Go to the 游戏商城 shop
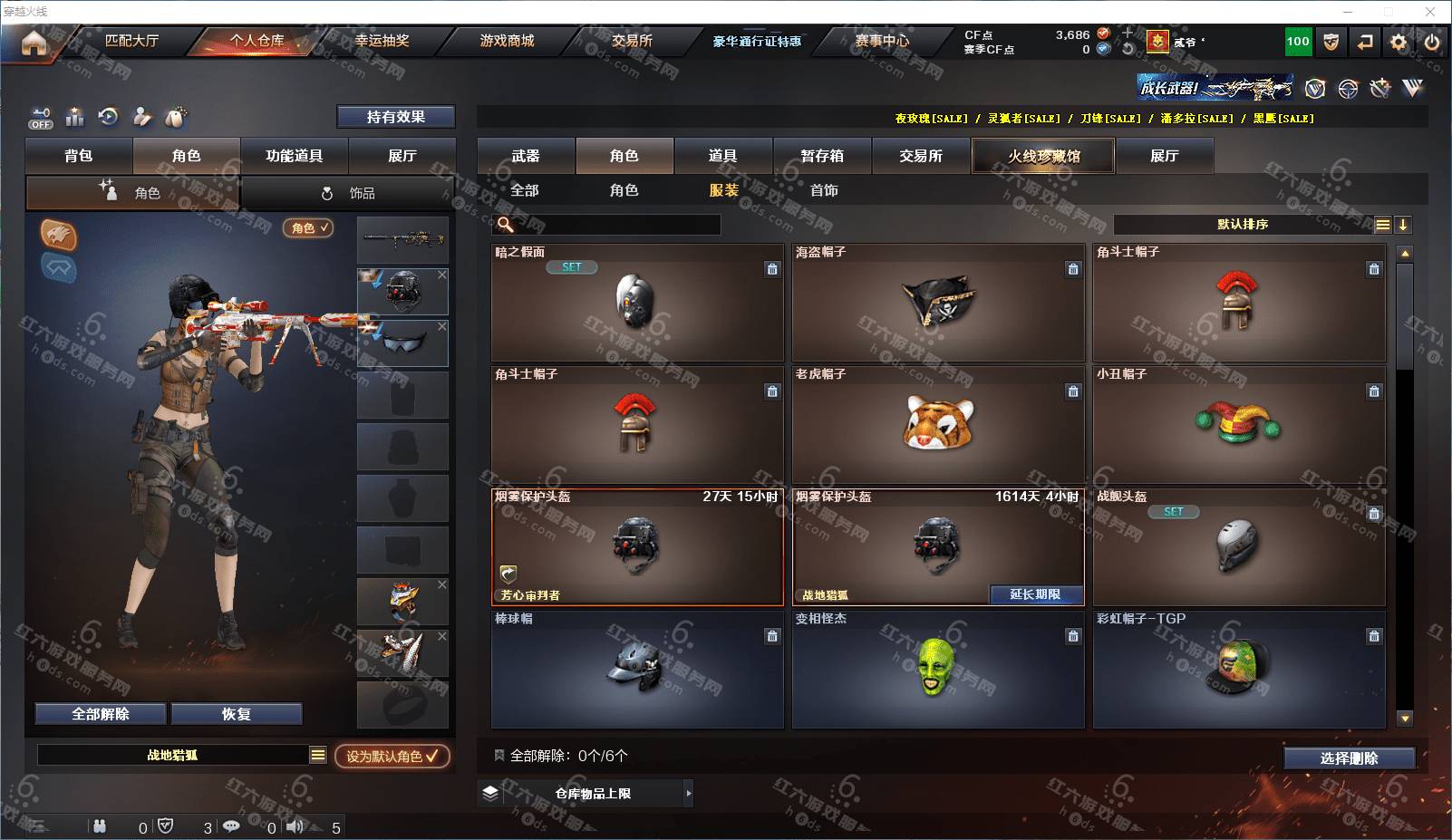 tap(507, 41)
